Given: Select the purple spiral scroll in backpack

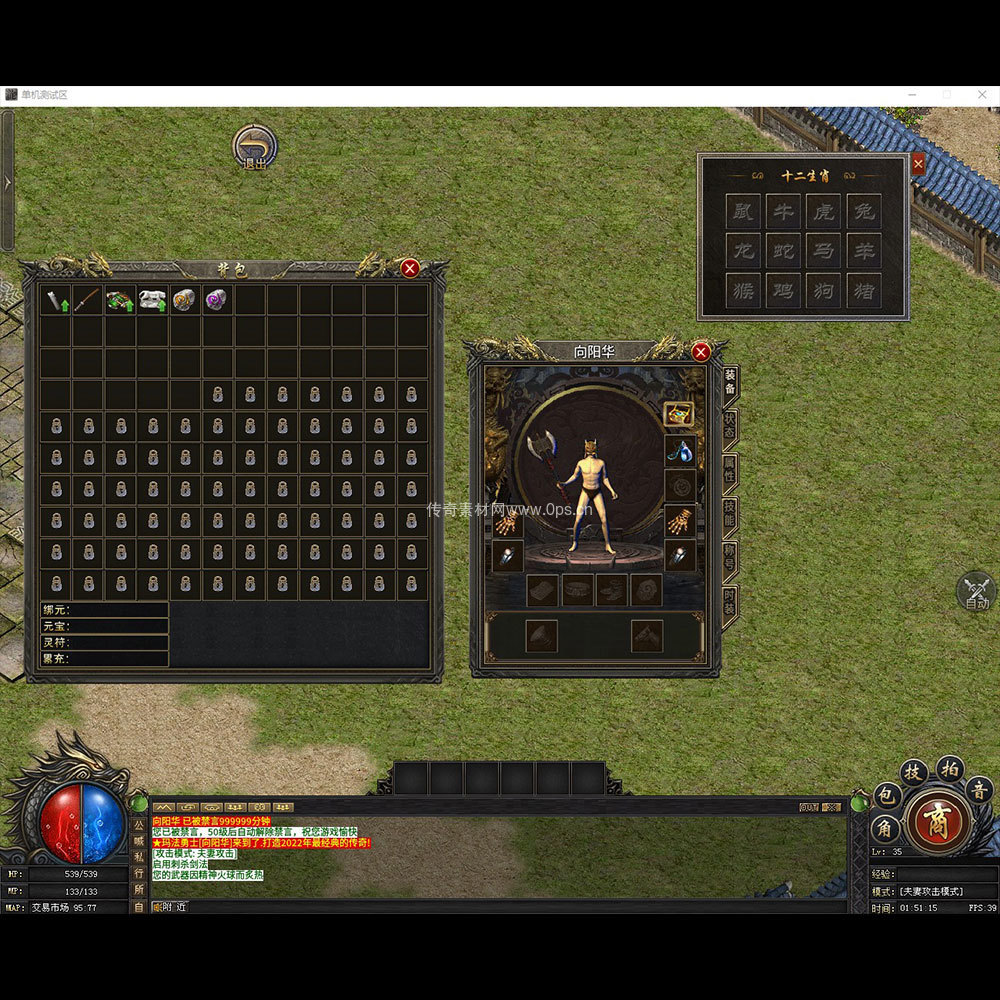Looking at the screenshot, I should (217, 300).
